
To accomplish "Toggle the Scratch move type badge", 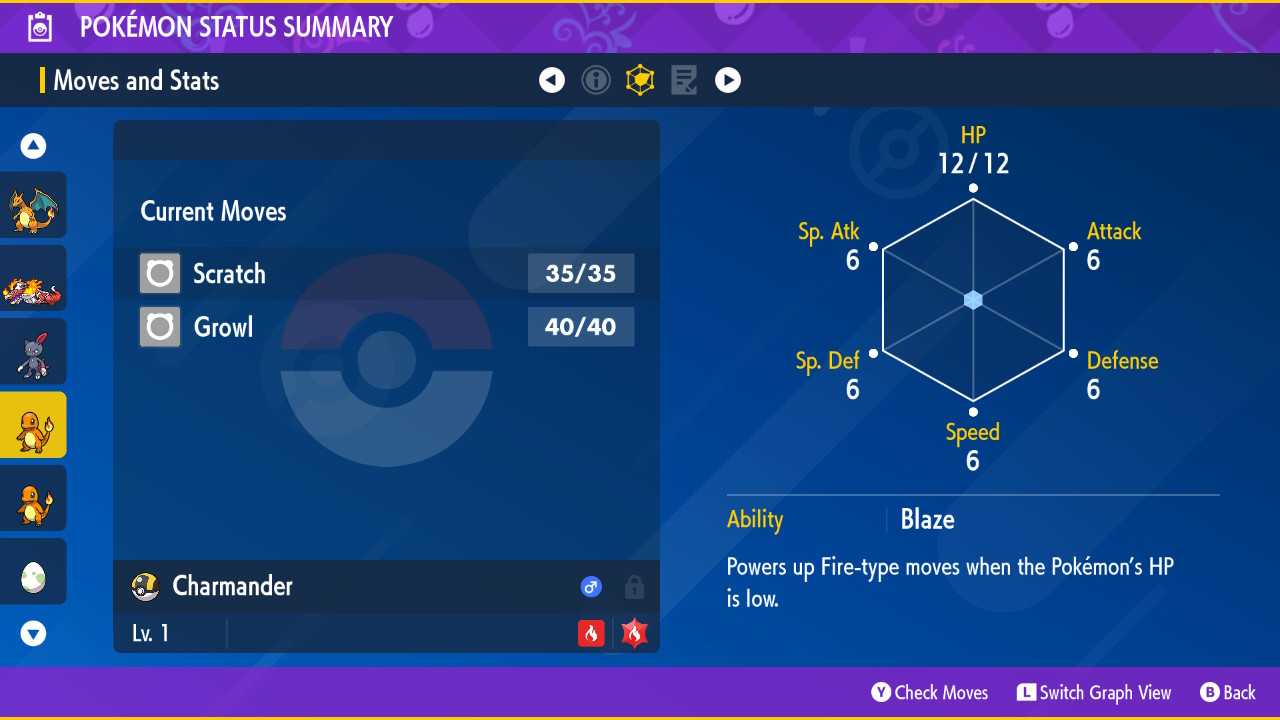I will click(159, 273).
